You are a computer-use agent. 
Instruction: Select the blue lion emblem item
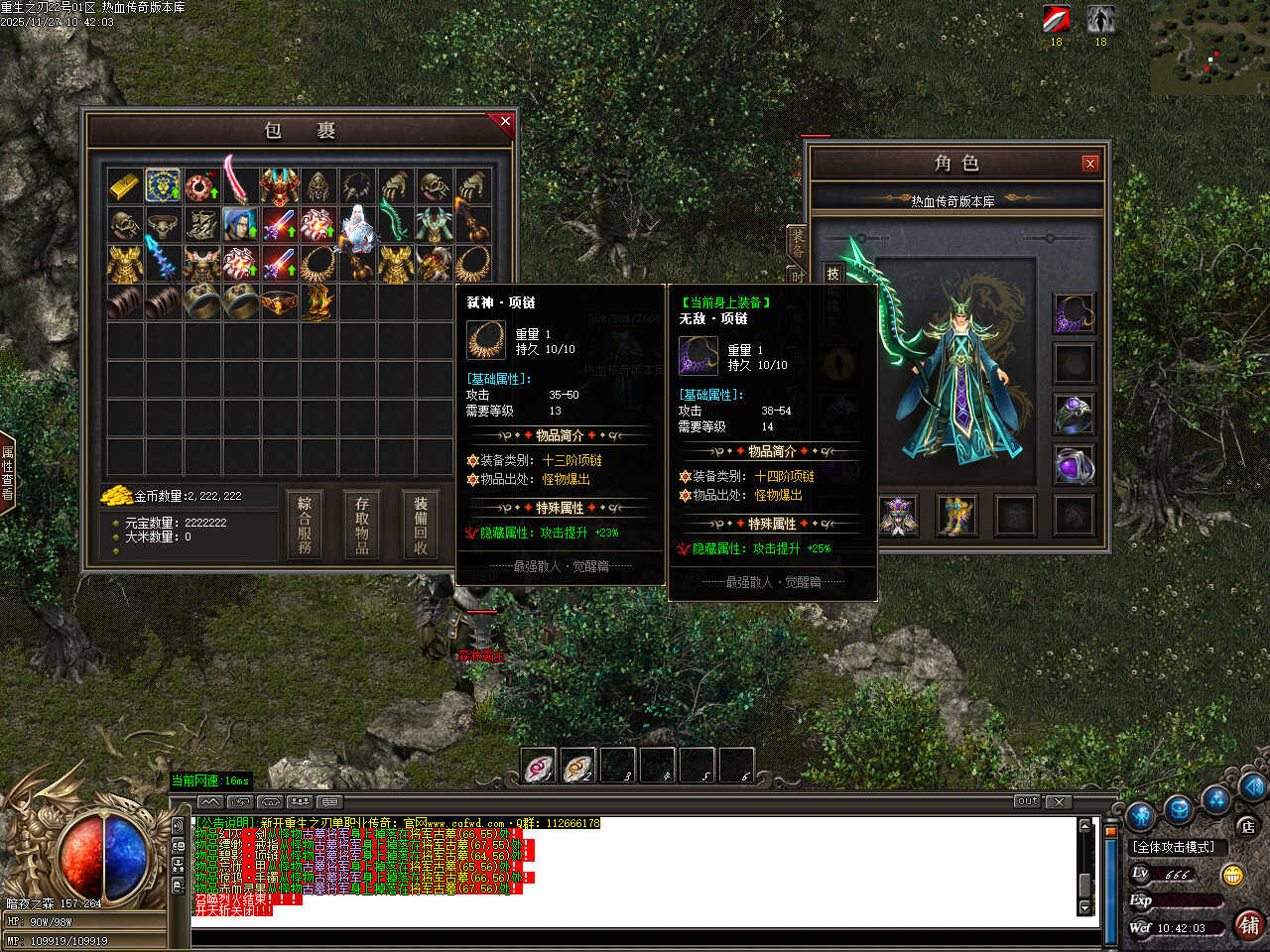(163, 185)
